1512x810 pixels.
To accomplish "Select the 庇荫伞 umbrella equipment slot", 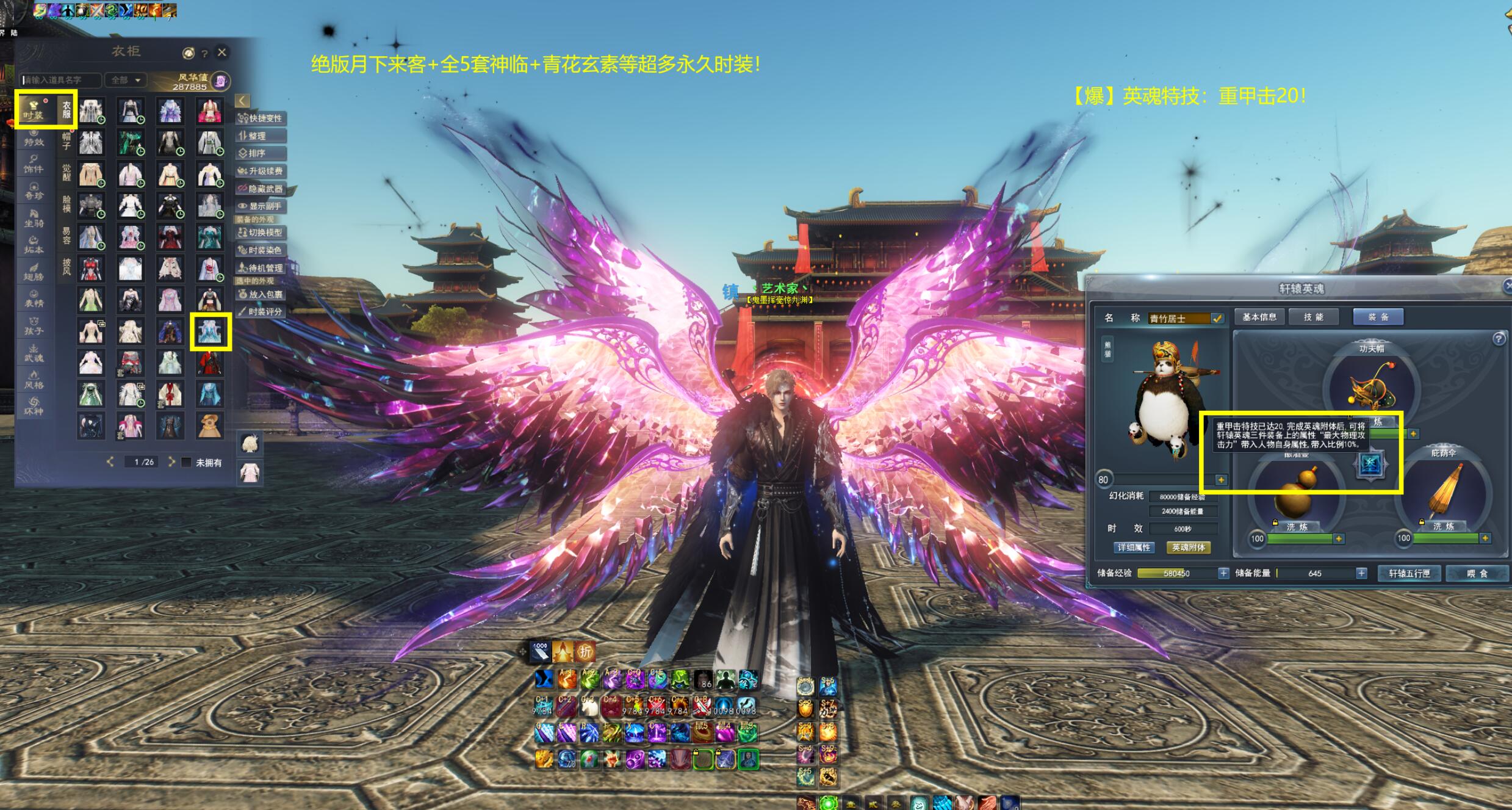I will pos(1443,494).
